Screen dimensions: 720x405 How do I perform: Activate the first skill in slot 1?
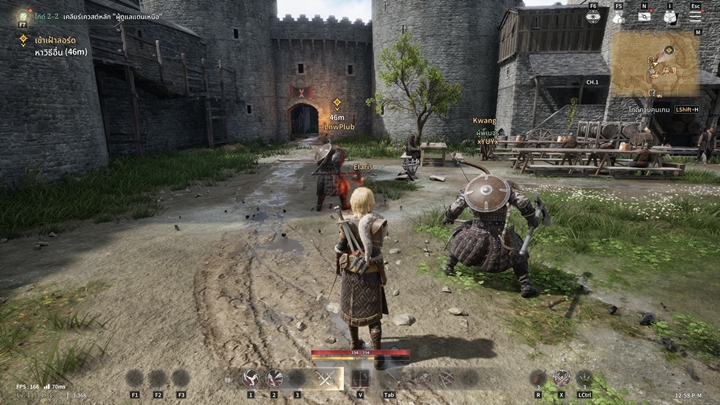250,378
